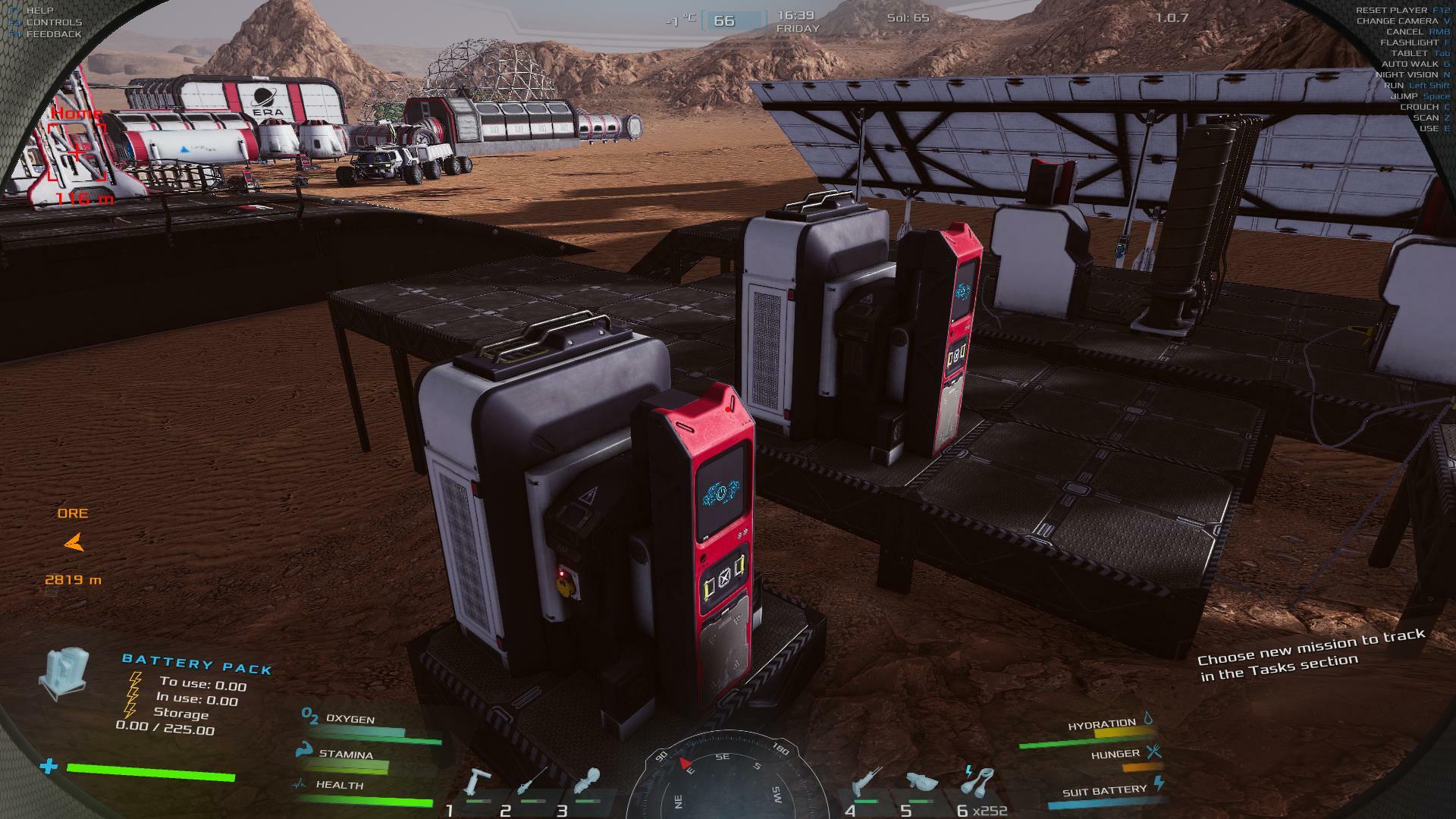
Task: Click the orange ORE direction marker
Action: tap(74, 543)
